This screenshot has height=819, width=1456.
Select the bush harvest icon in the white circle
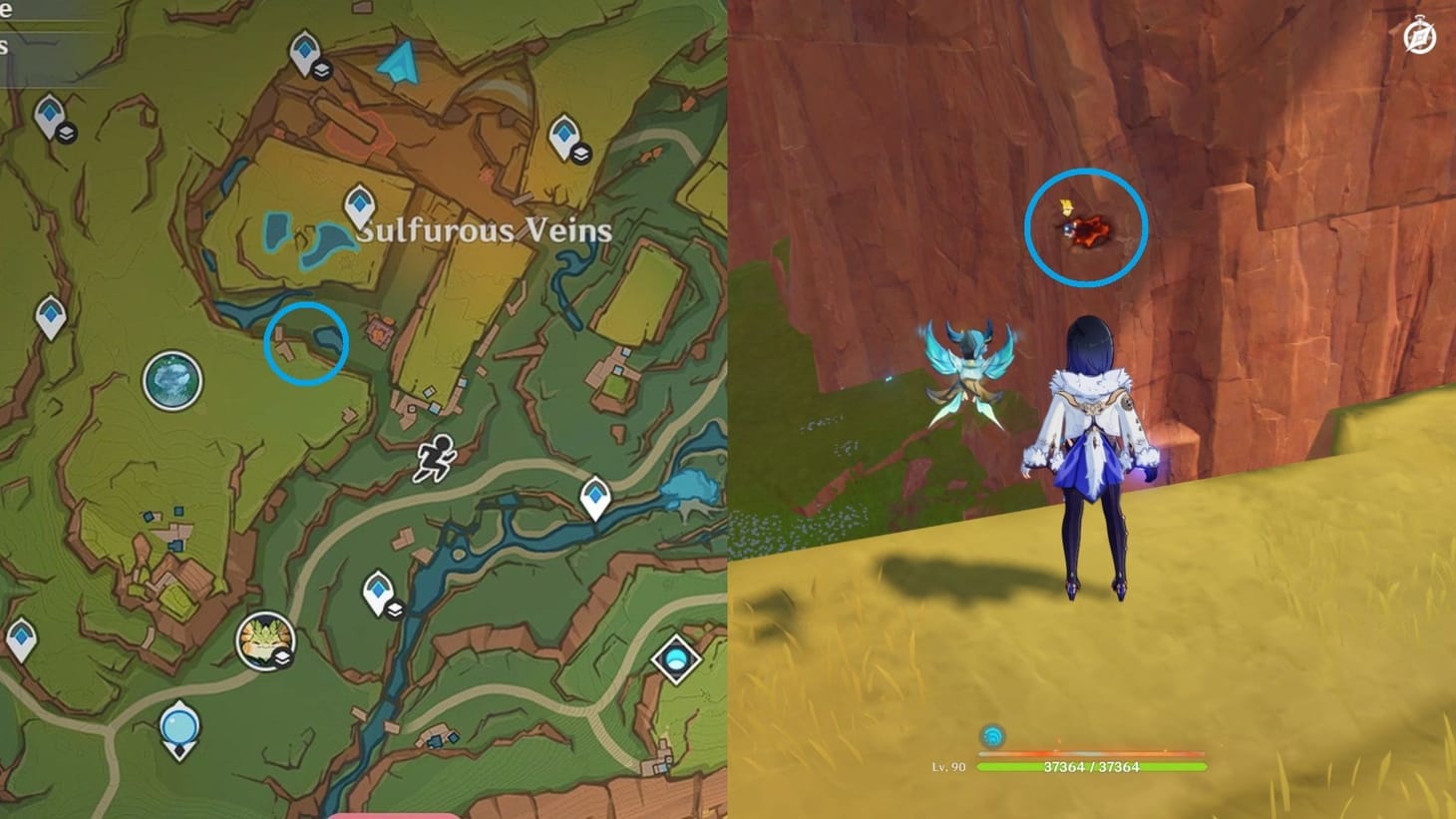[265, 638]
